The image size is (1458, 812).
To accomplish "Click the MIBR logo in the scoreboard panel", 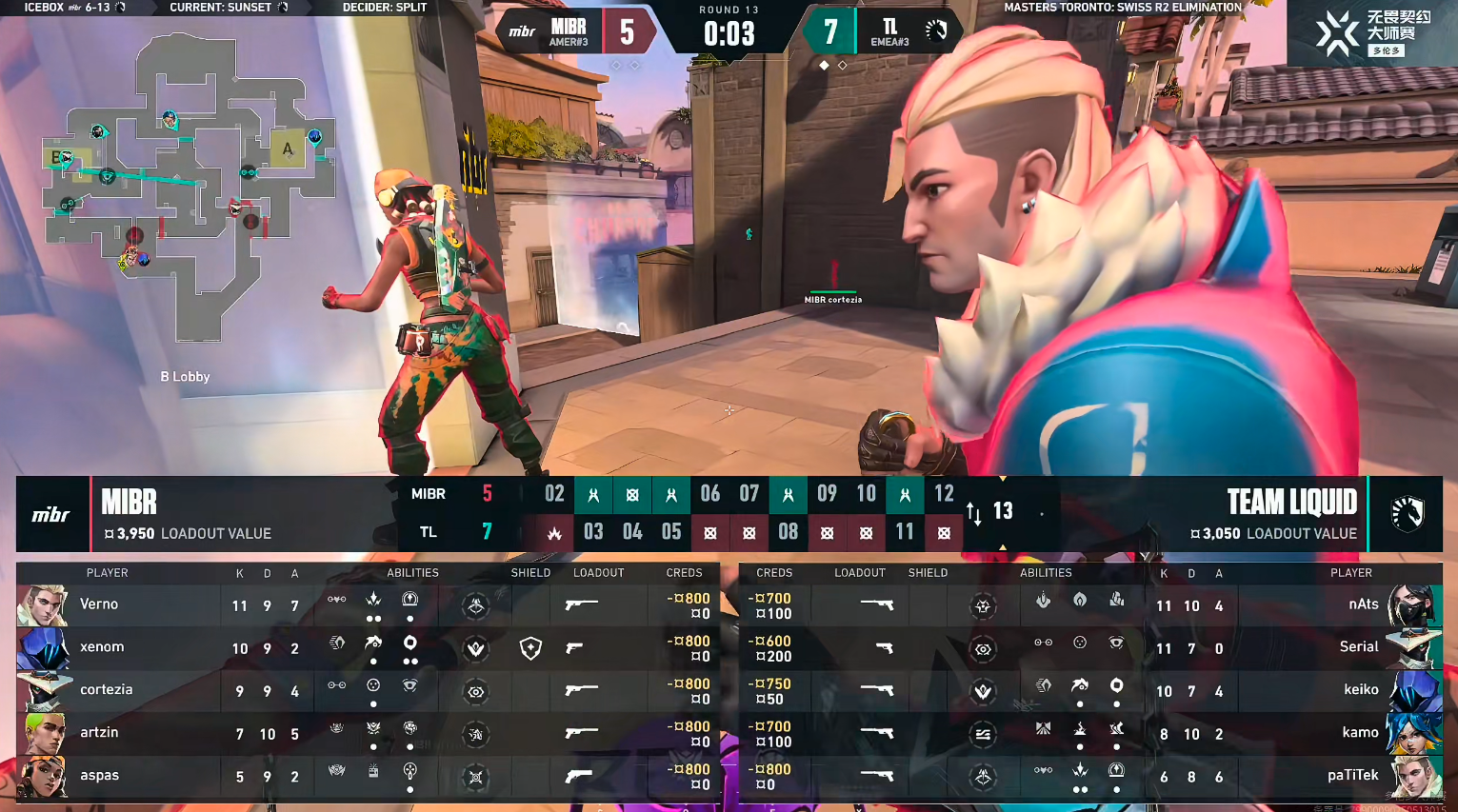I will pyautogui.click(x=51, y=514).
